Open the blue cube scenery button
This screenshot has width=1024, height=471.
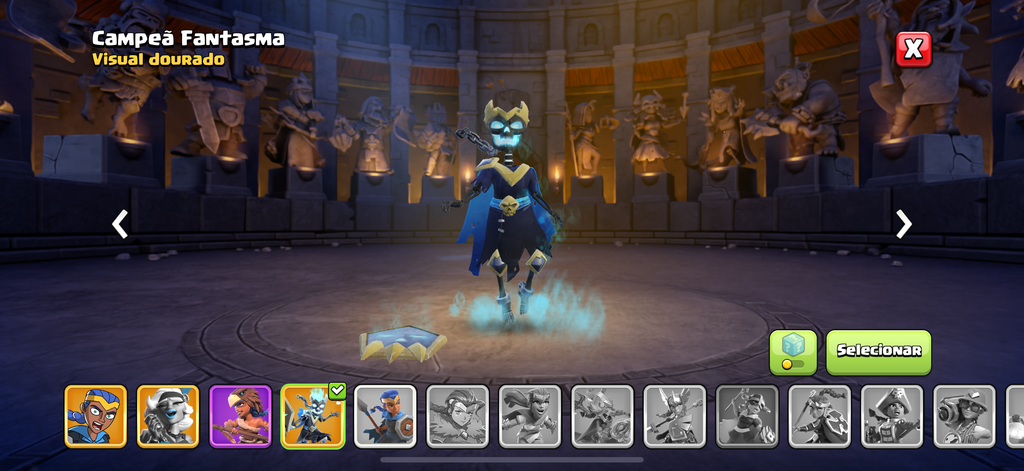coord(793,352)
